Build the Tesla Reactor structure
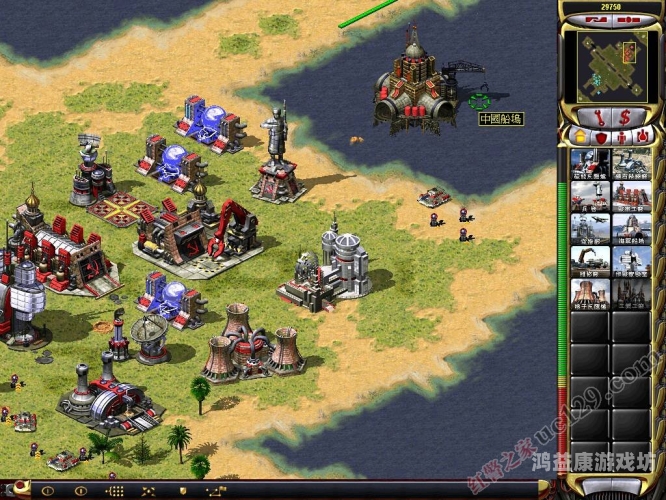This screenshot has width=666, height=500. (x=591, y=163)
